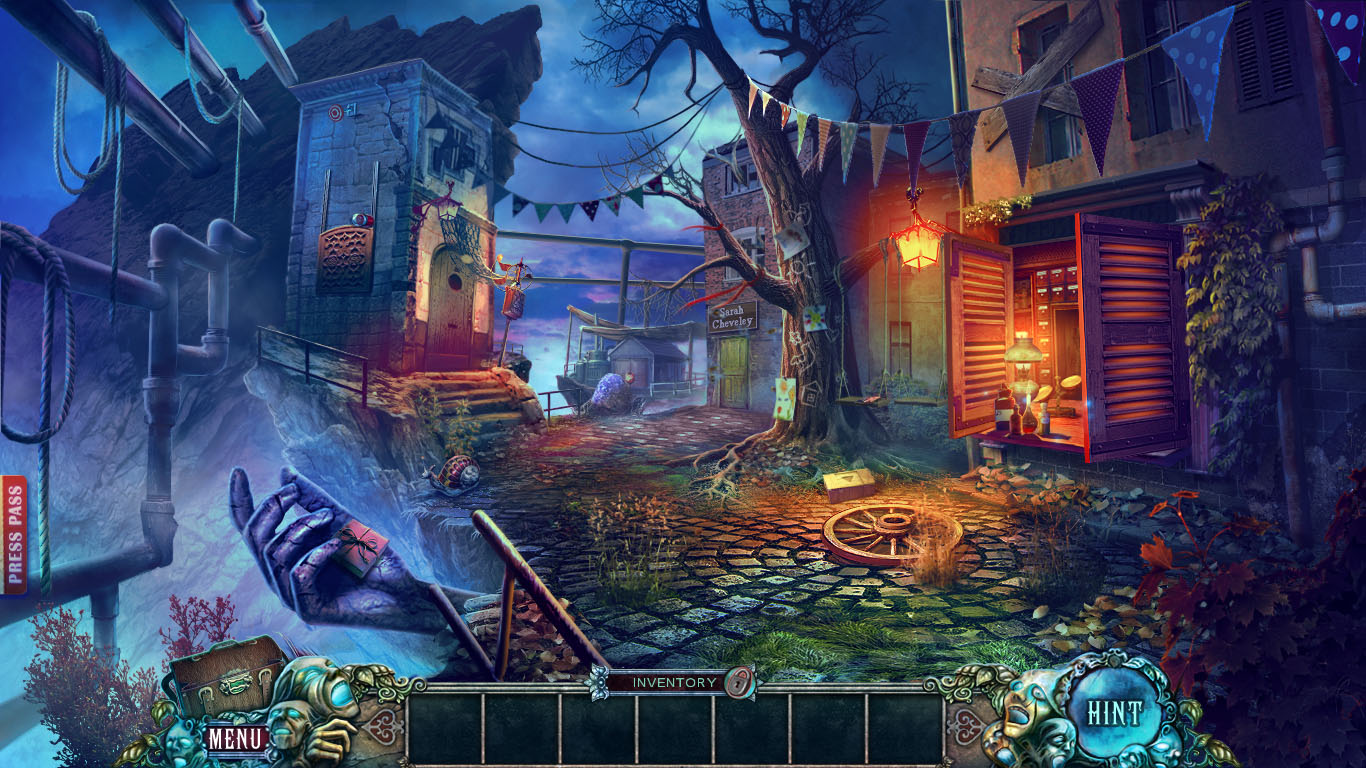Click the blue hydrangea bush near the dock
Screen dimensions: 1366x768
[606, 390]
